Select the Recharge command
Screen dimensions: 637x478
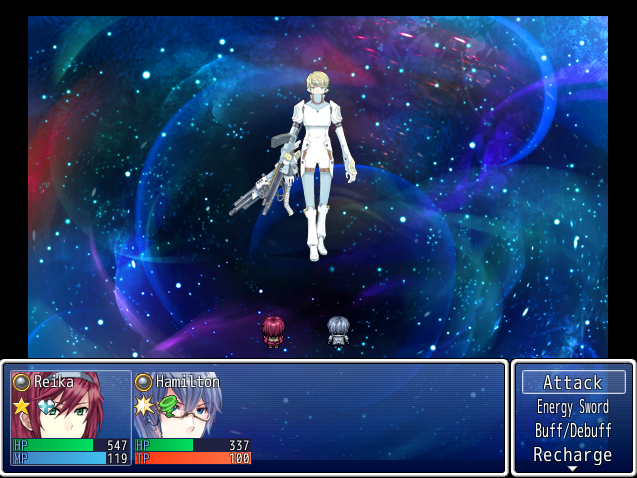click(573, 455)
